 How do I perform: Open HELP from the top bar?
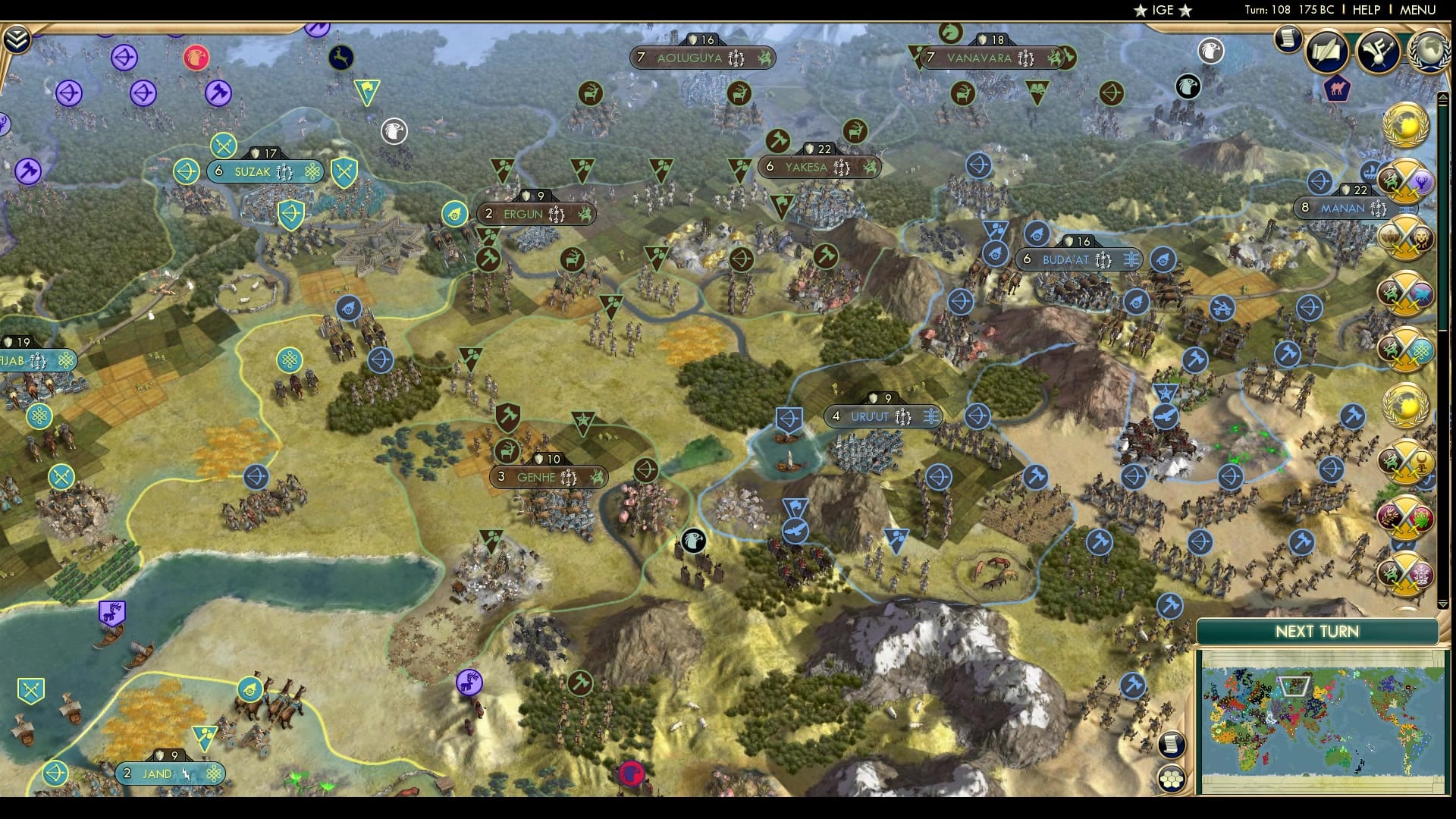tap(1365, 11)
